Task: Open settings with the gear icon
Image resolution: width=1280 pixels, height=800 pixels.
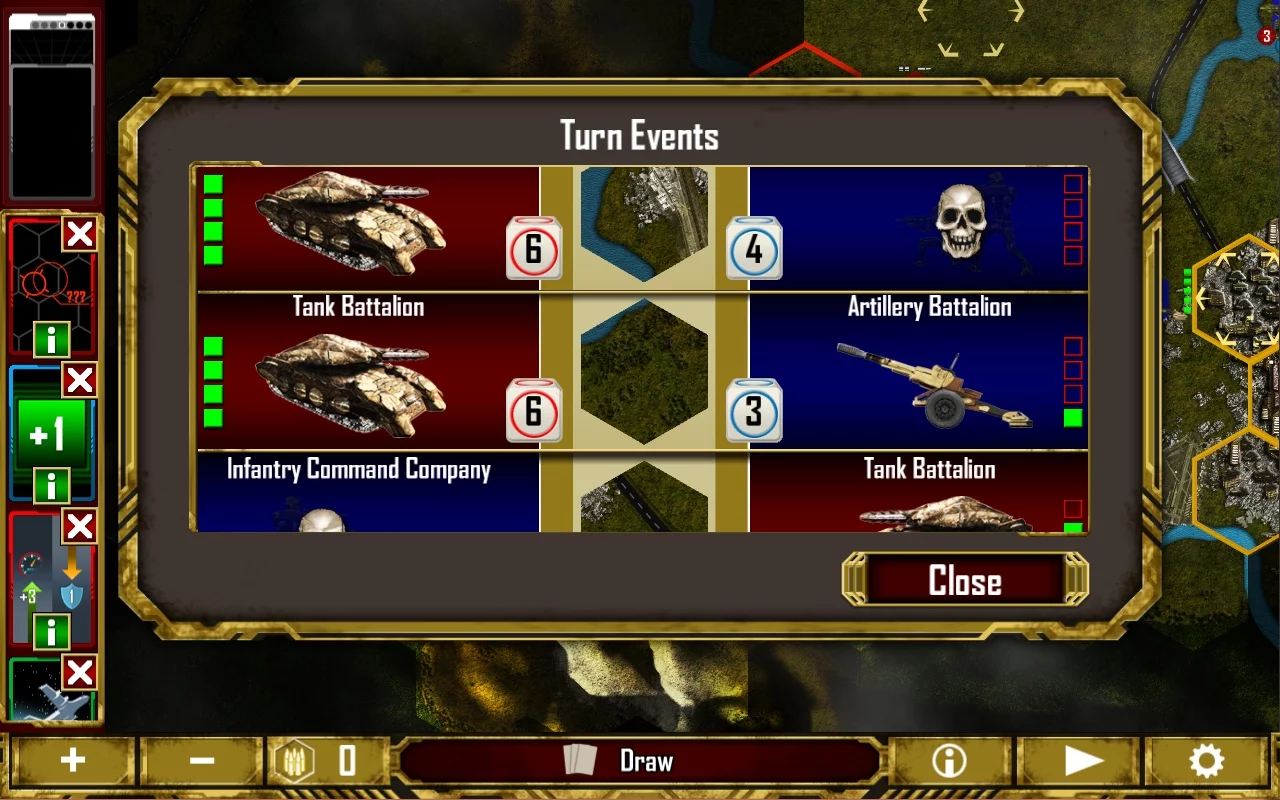Action: (x=1206, y=762)
